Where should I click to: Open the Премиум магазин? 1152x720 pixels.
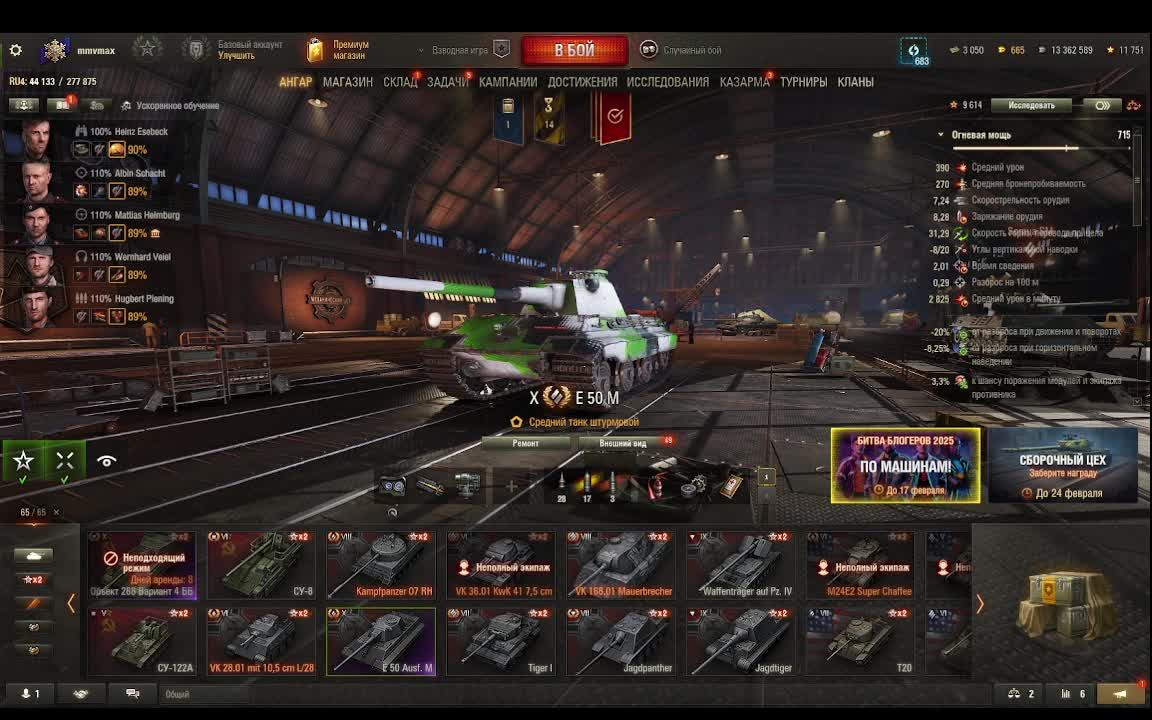pyautogui.click(x=339, y=50)
